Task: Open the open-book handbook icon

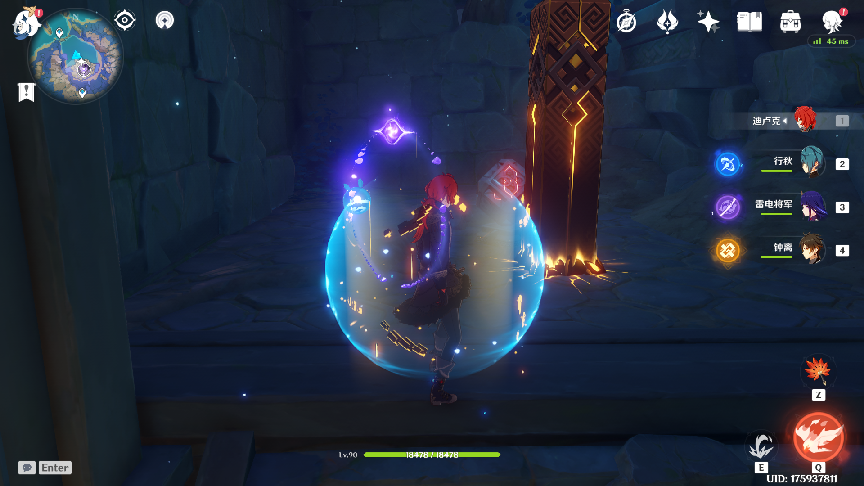Action: 749,21
